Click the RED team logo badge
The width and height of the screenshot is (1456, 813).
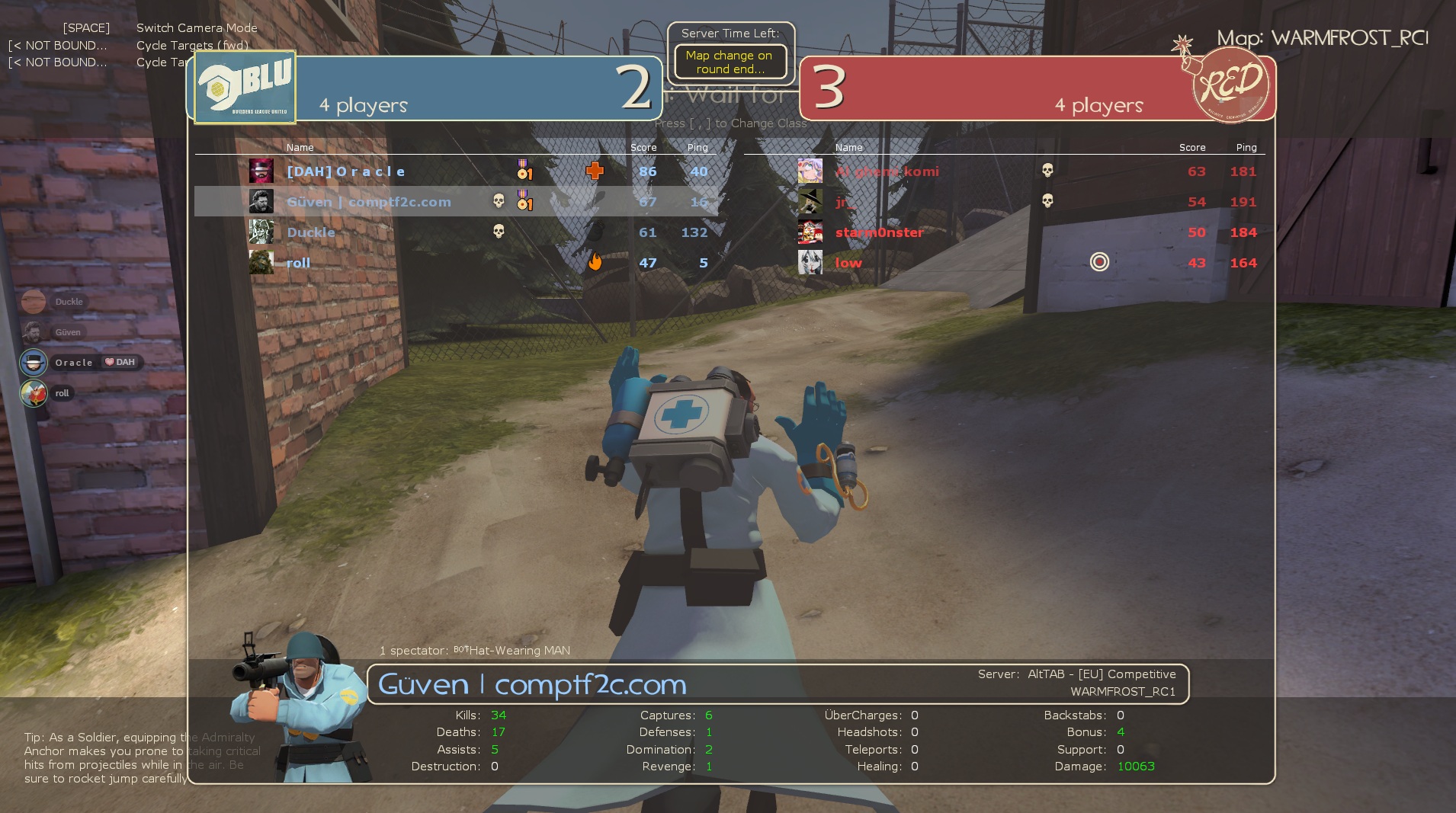point(1230,85)
